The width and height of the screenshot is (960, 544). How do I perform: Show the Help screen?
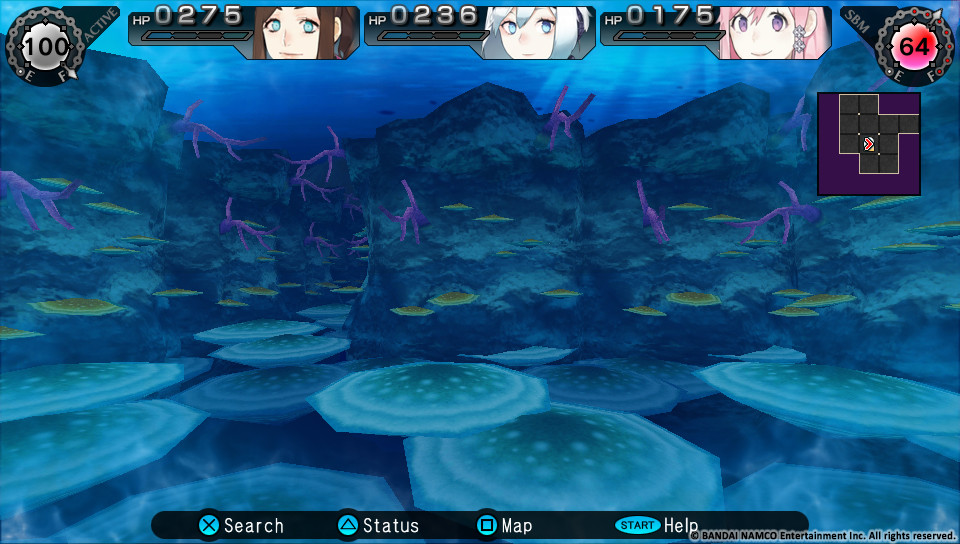coord(657,525)
